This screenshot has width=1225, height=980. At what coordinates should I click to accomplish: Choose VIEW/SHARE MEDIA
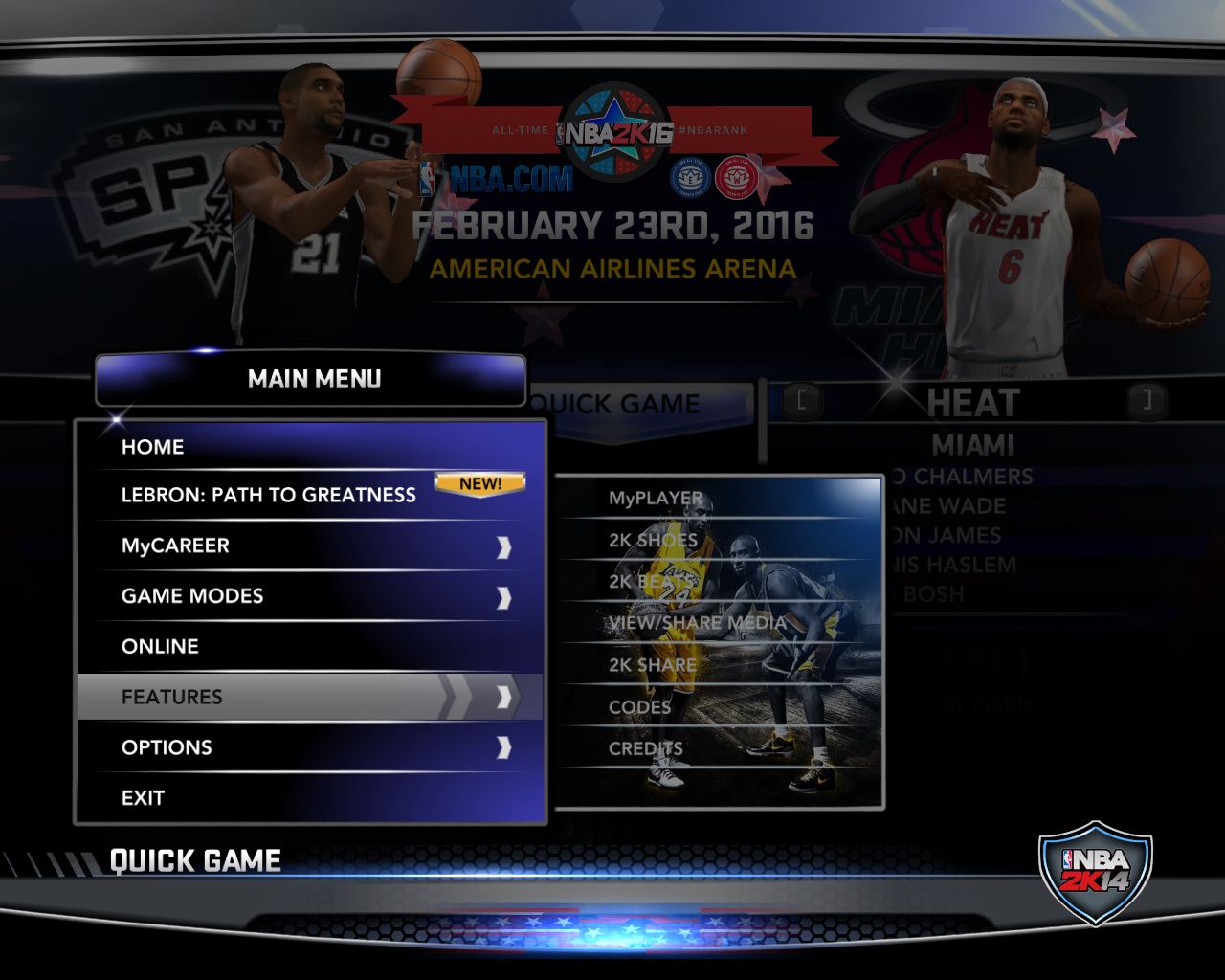pyautogui.click(x=697, y=623)
